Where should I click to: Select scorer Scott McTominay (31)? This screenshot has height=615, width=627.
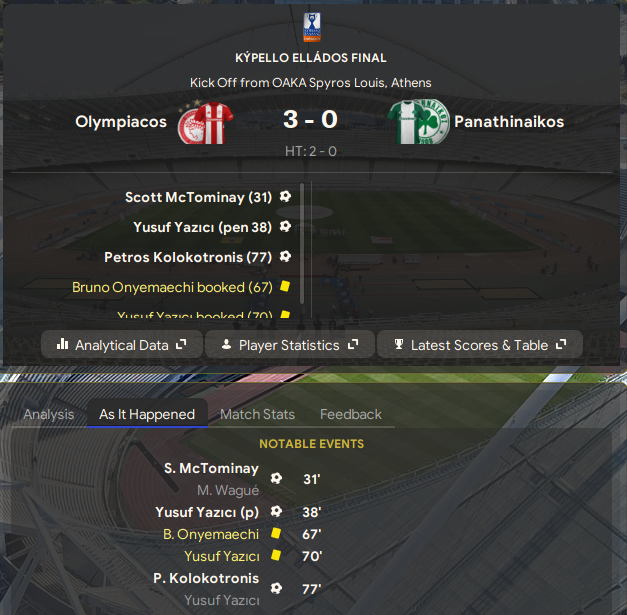click(x=198, y=198)
